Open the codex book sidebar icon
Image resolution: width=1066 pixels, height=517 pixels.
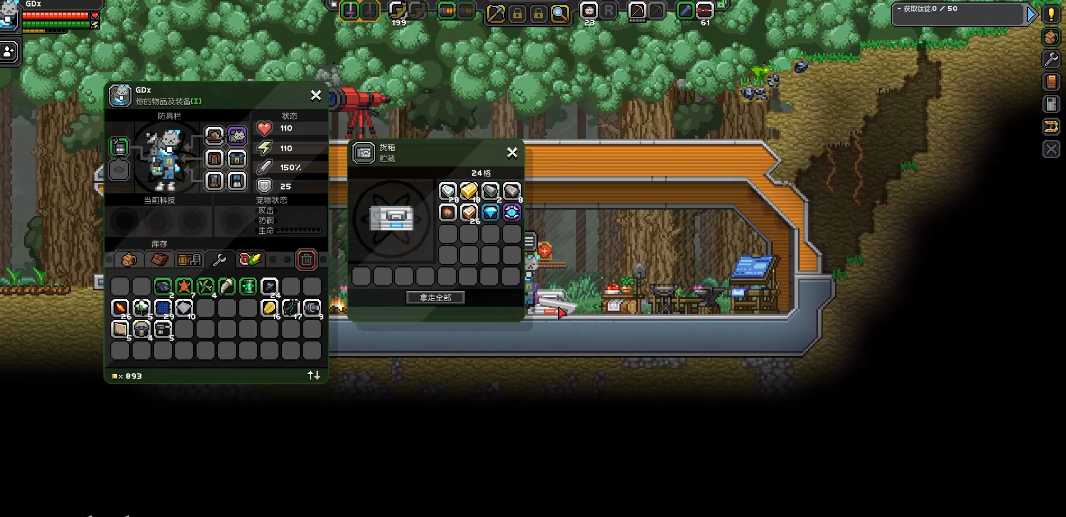(1051, 82)
